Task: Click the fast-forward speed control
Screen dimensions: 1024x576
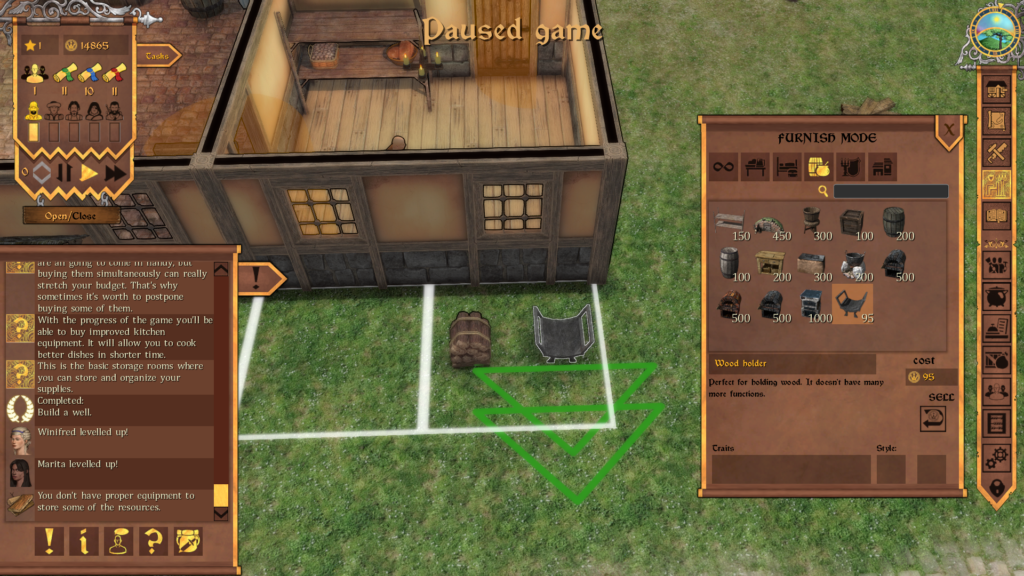Action: coord(116,172)
